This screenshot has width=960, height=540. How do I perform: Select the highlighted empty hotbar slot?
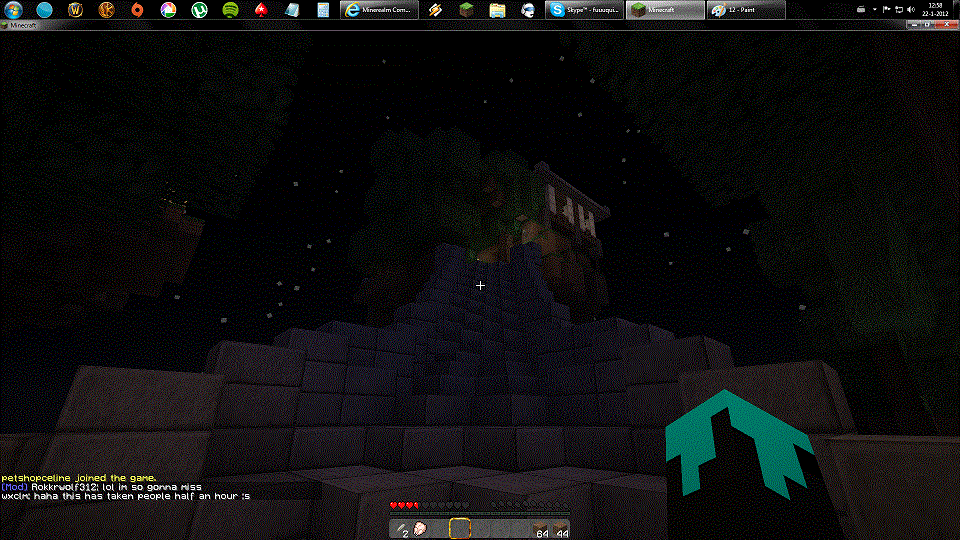(x=460, y=528)
